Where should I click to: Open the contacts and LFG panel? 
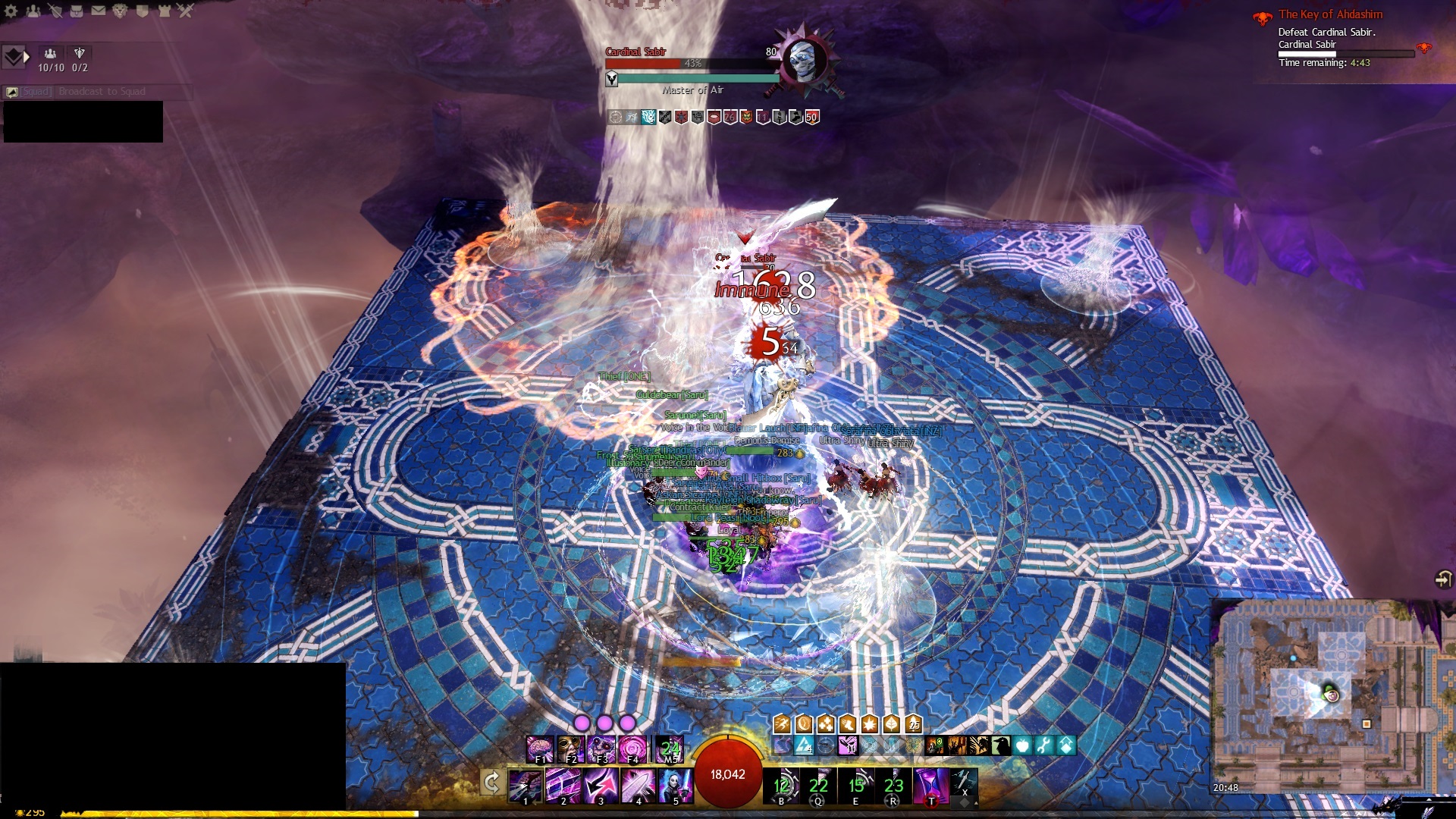33,11
